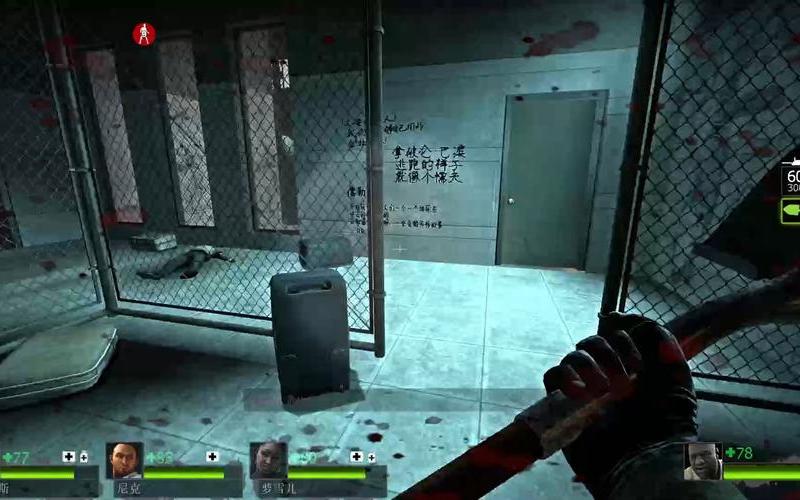This screenshot has height=500, width=800.
Task: Select the highlighted green melee weapon slot
Action: (790, 212)
